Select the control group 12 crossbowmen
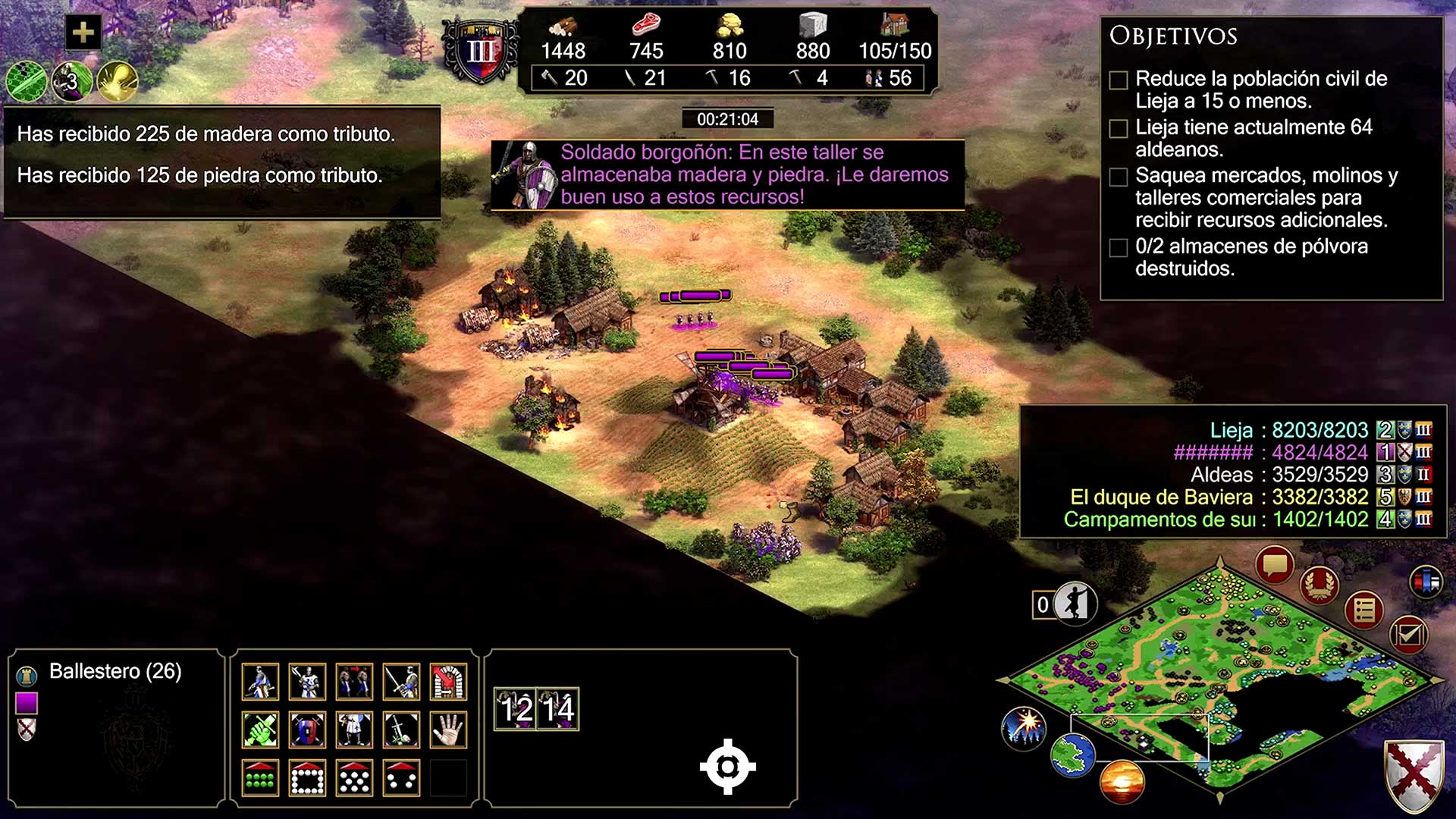 coord(516,709)
